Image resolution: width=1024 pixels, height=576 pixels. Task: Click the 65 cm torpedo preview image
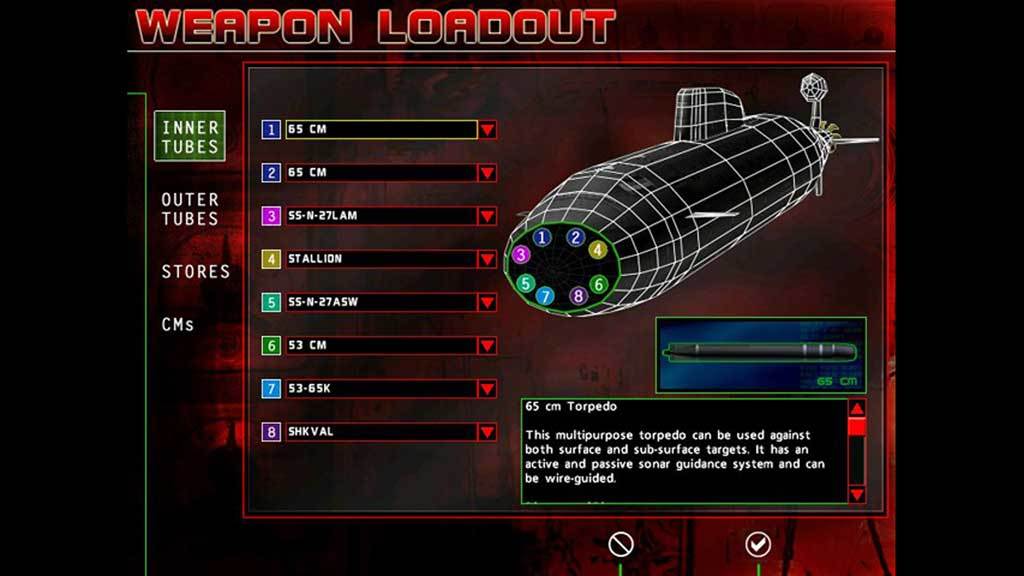tap(761, 355)
